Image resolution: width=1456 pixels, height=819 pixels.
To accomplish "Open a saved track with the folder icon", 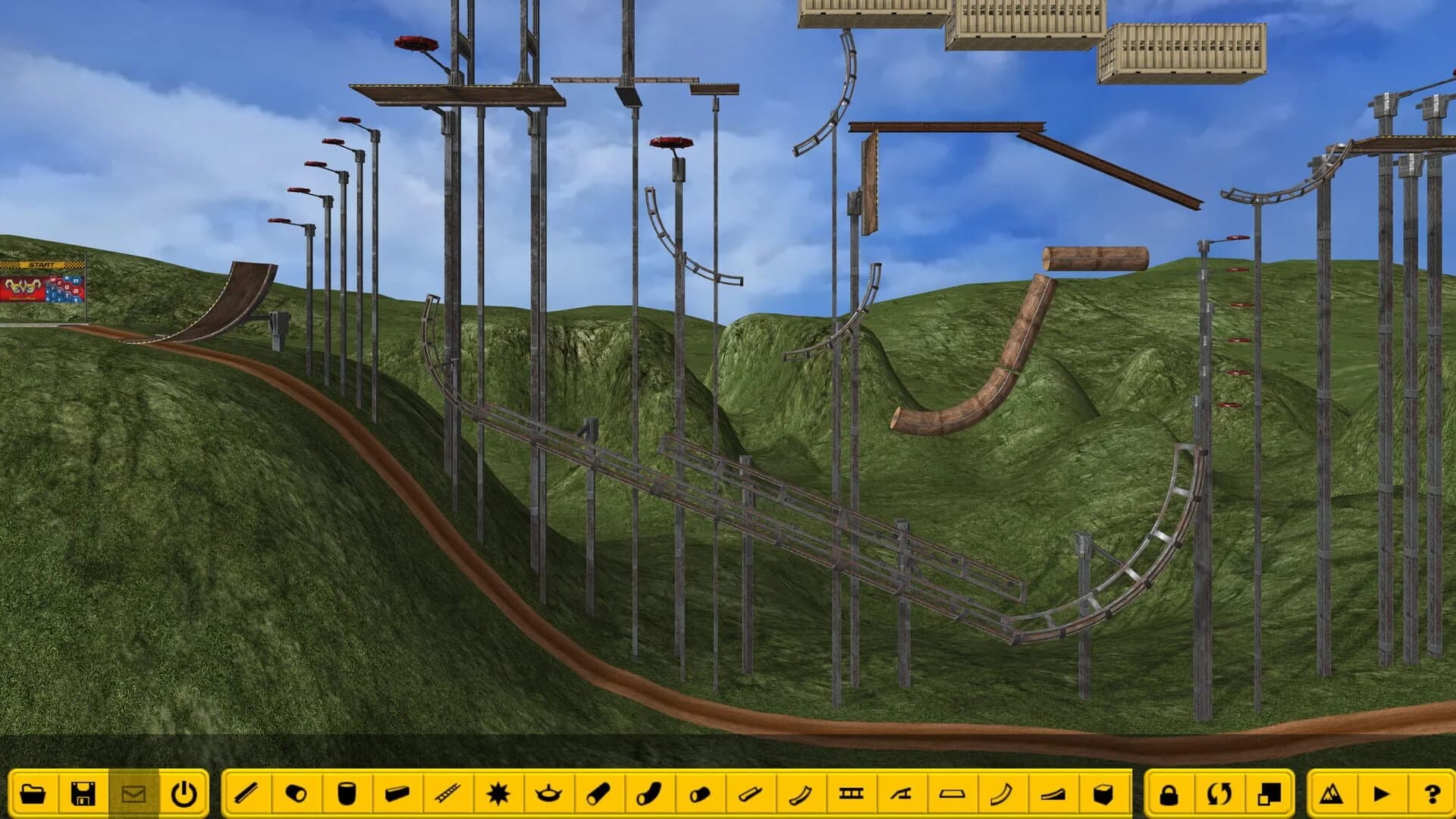I will pos(32,791).
